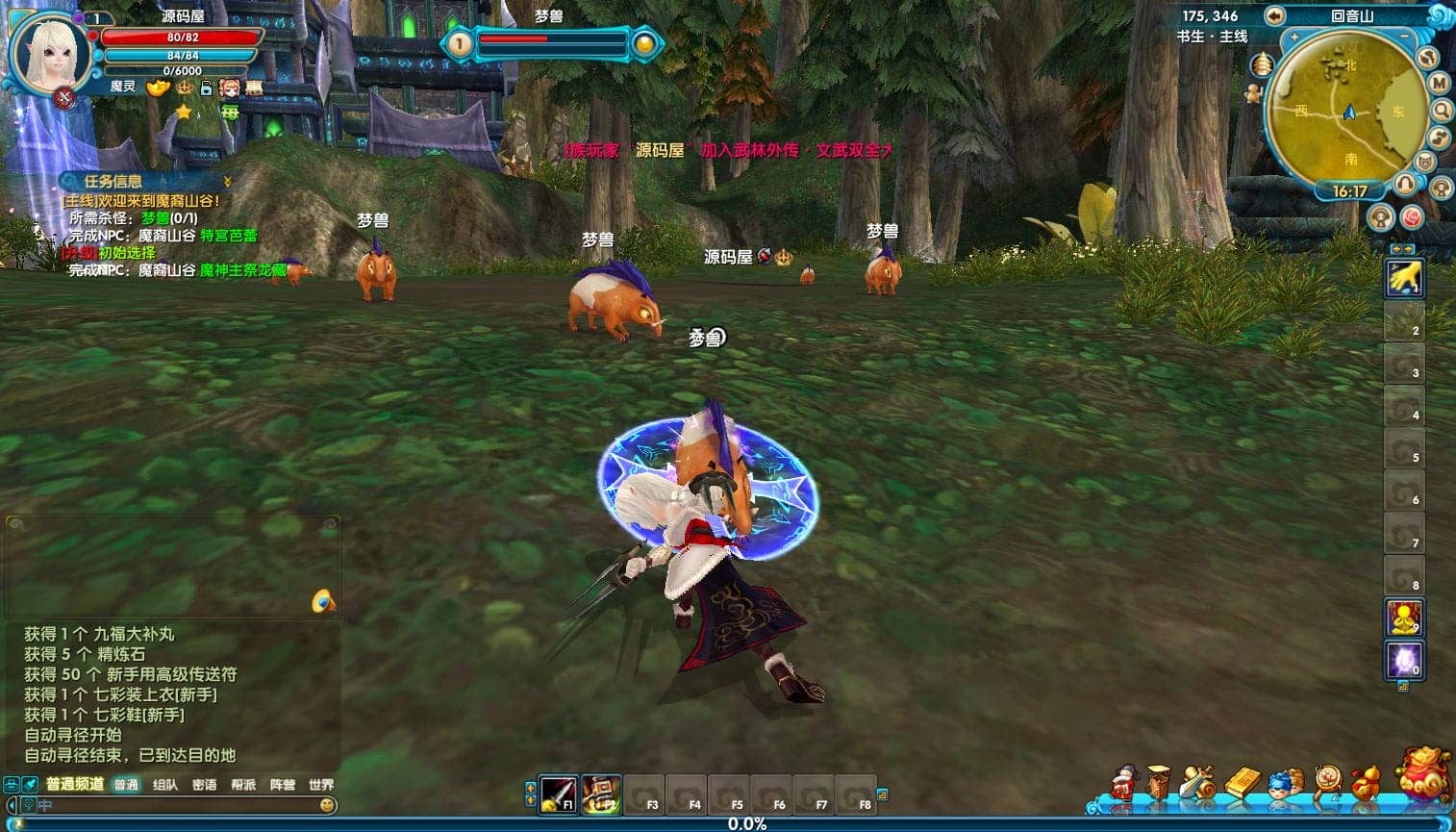
Task: Collapse the 任务信息 quest tracker panel
Action: (228, 181)
